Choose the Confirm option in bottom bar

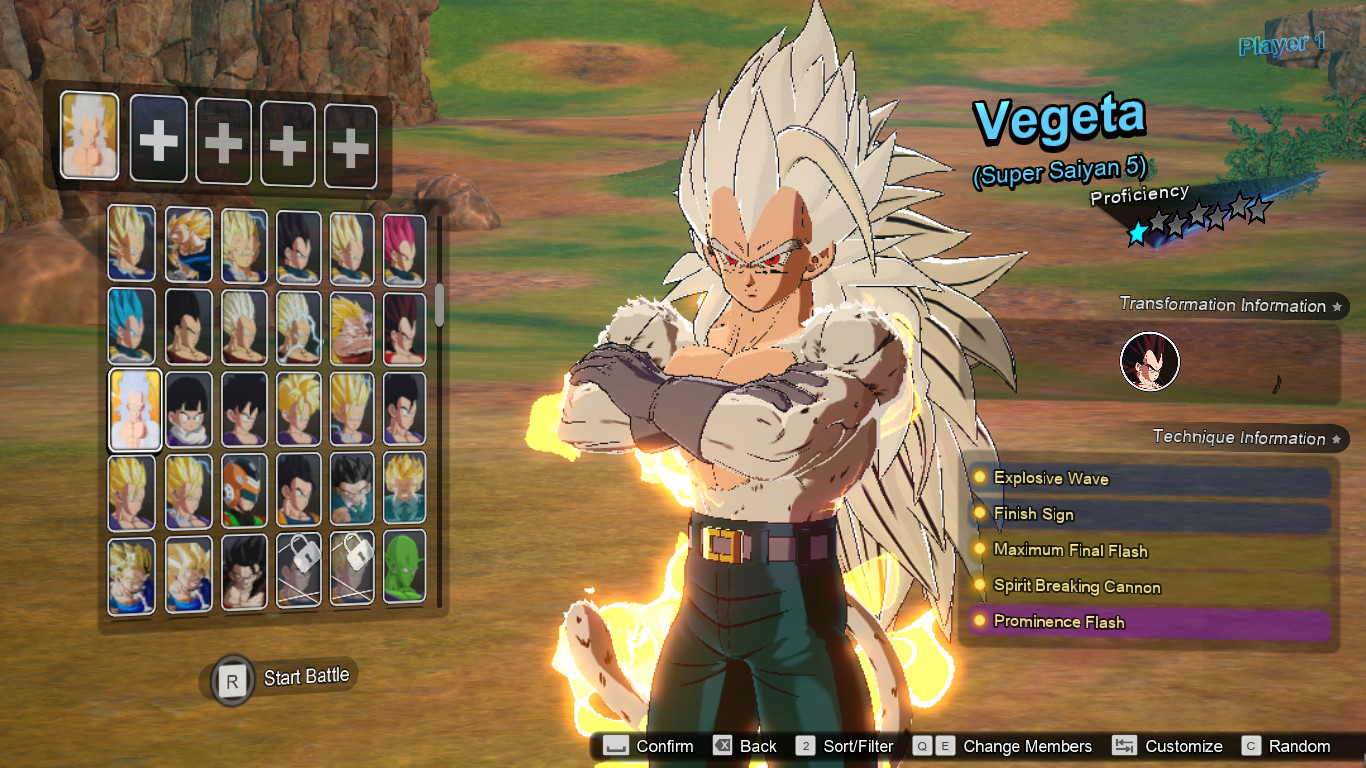[648, 746]
